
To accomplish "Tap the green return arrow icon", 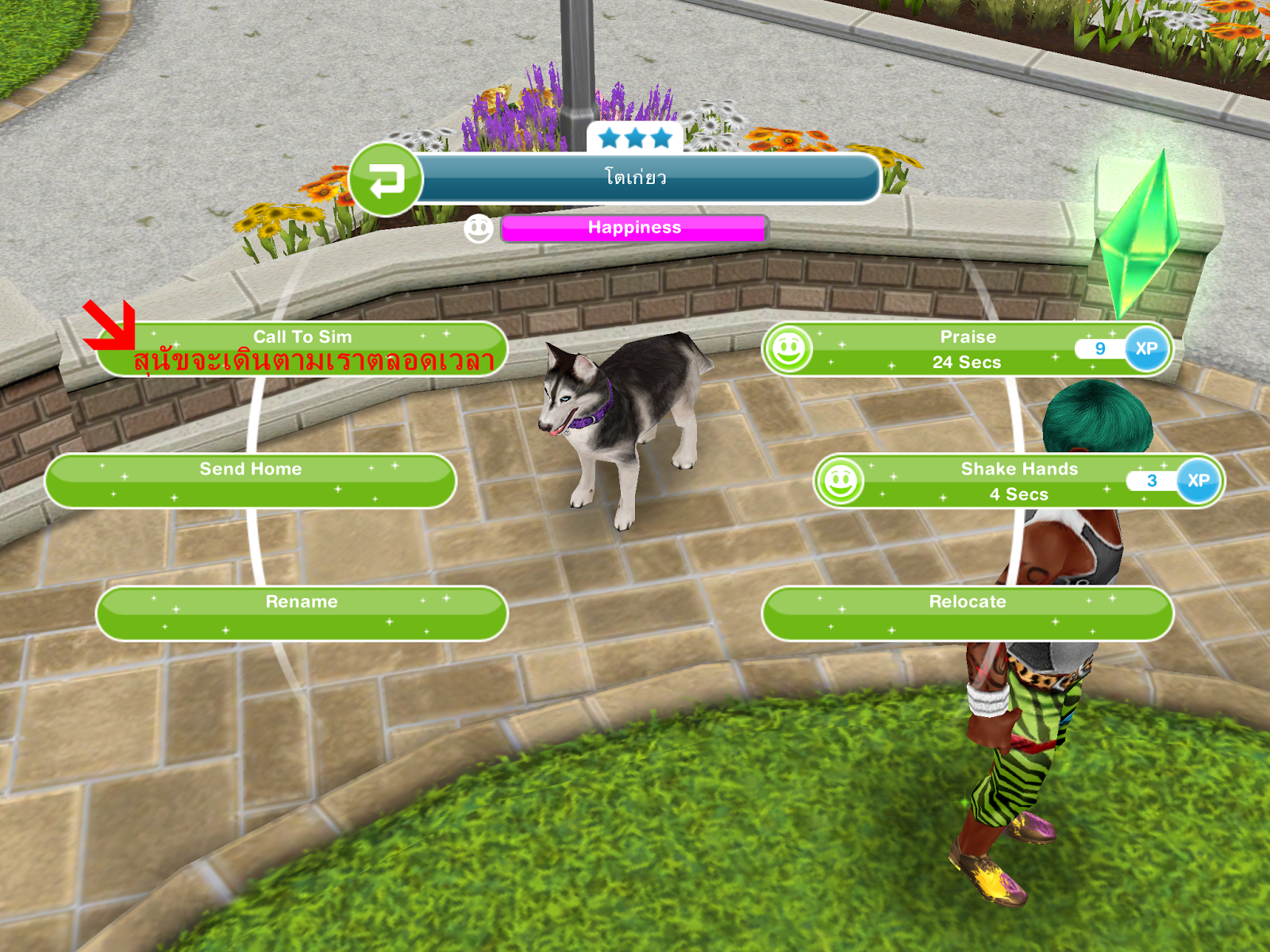I will point(388,178).
